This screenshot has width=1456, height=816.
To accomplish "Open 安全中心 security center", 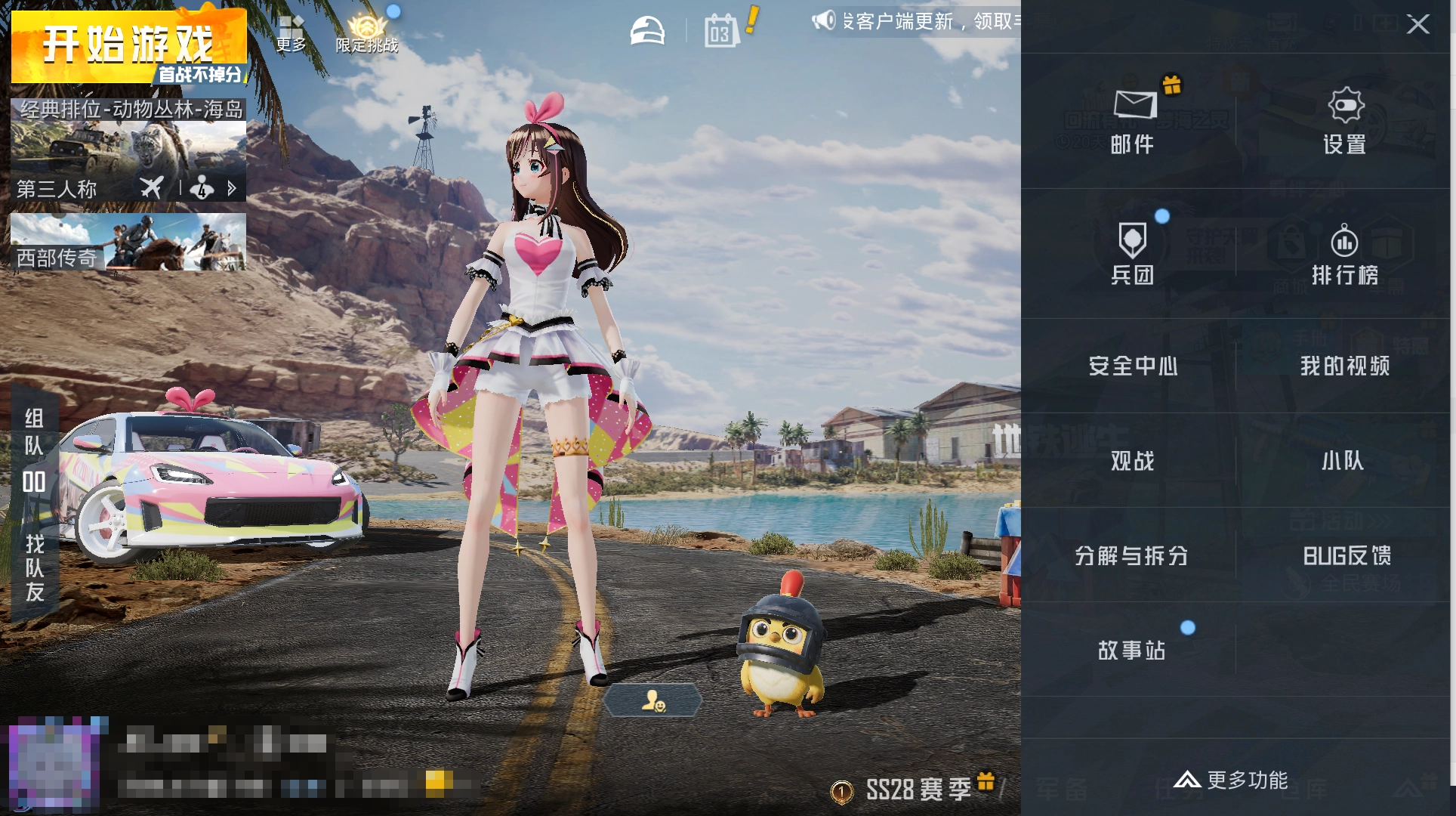I will coord(1132,366).
